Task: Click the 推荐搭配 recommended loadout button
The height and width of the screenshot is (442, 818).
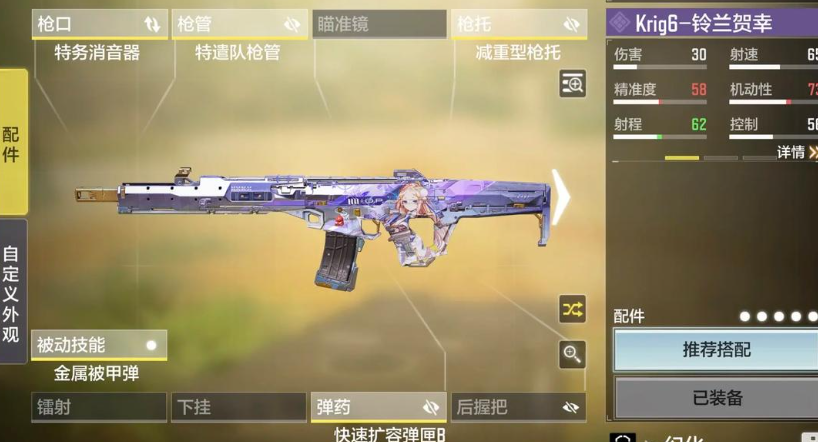Action: click(715, 350)
